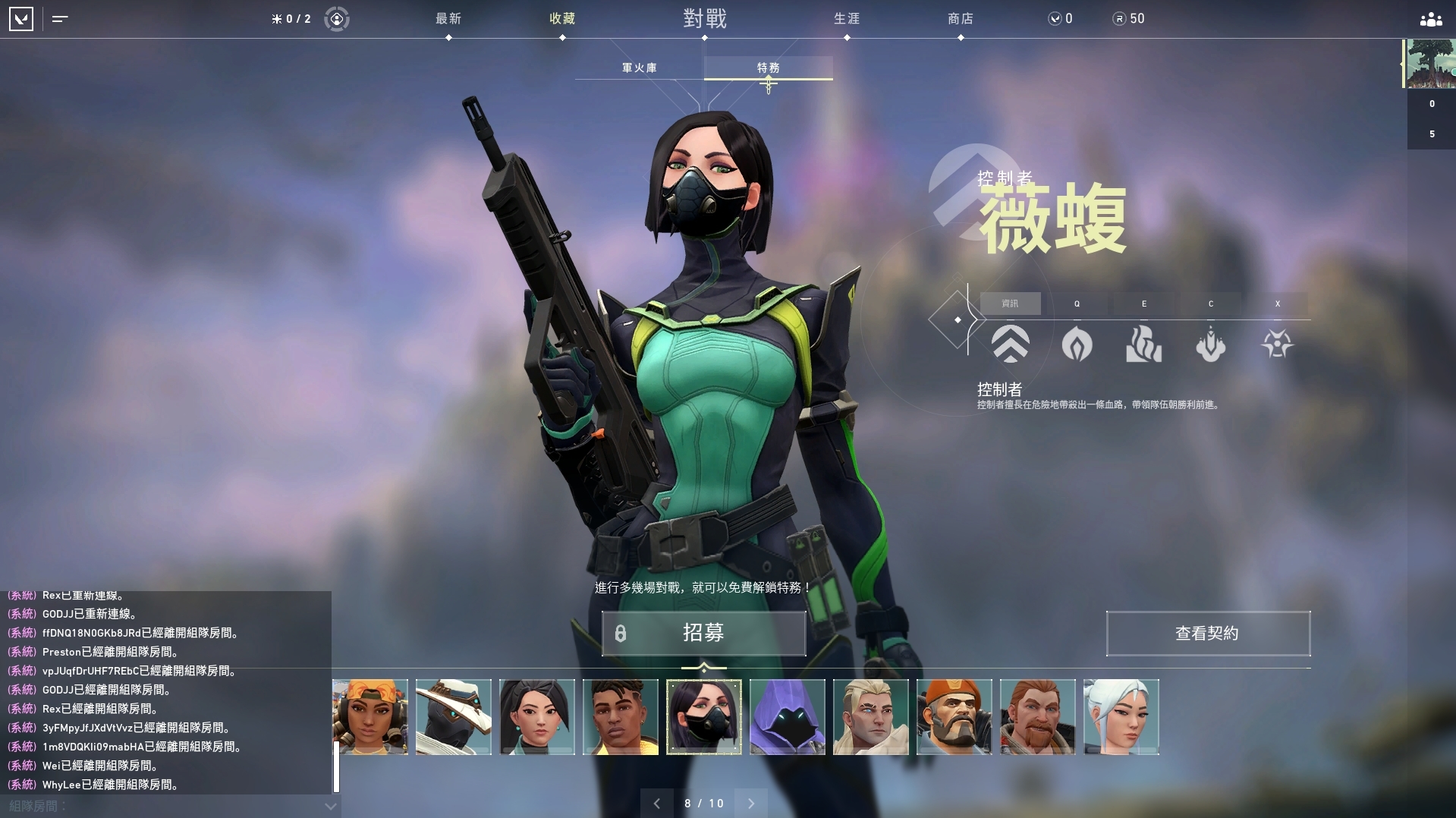
Task: Go to next agent page with right arrow
Action: click(x=751, y=803)
